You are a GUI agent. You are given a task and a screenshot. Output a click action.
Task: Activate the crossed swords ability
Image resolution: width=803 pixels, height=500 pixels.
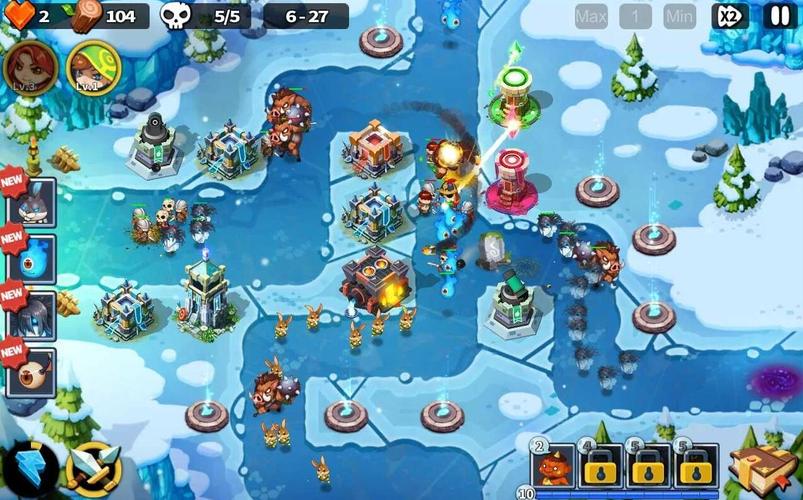click(x=93, y=468)
